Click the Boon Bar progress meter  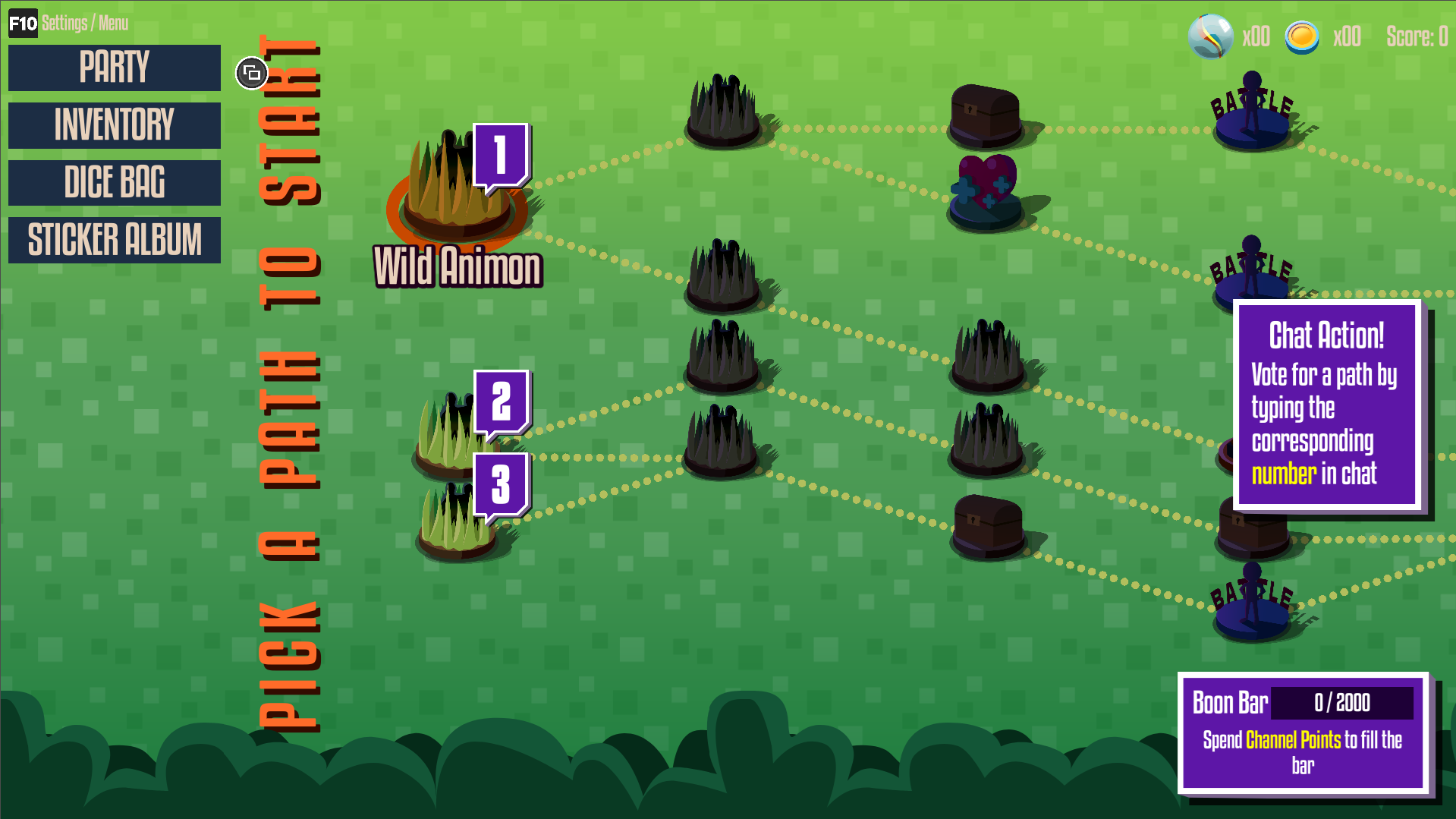pyautogui.click(x=1342, y=704)
